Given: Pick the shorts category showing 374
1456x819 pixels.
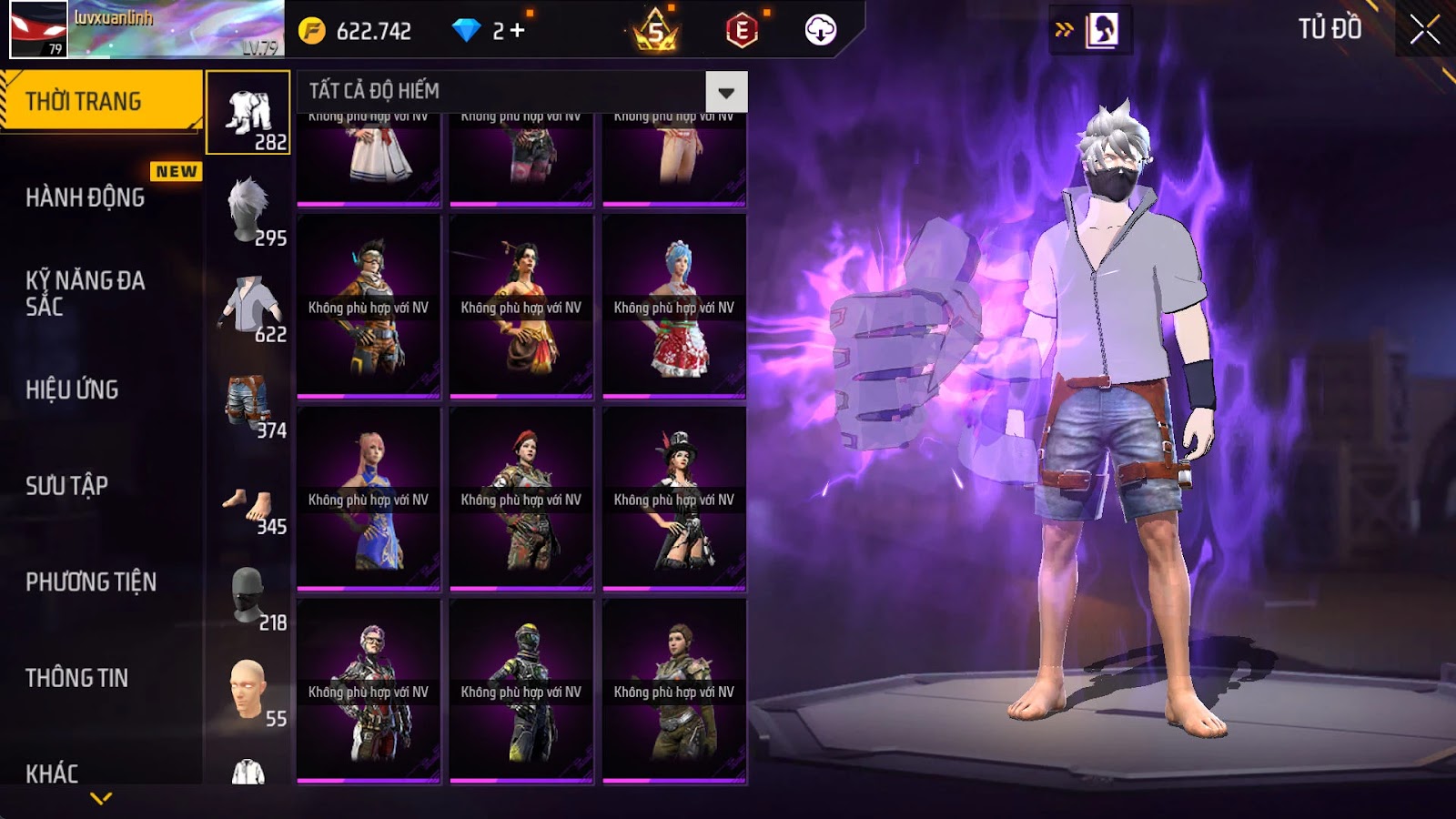Looking at the screenshot, I should (248, 403).
